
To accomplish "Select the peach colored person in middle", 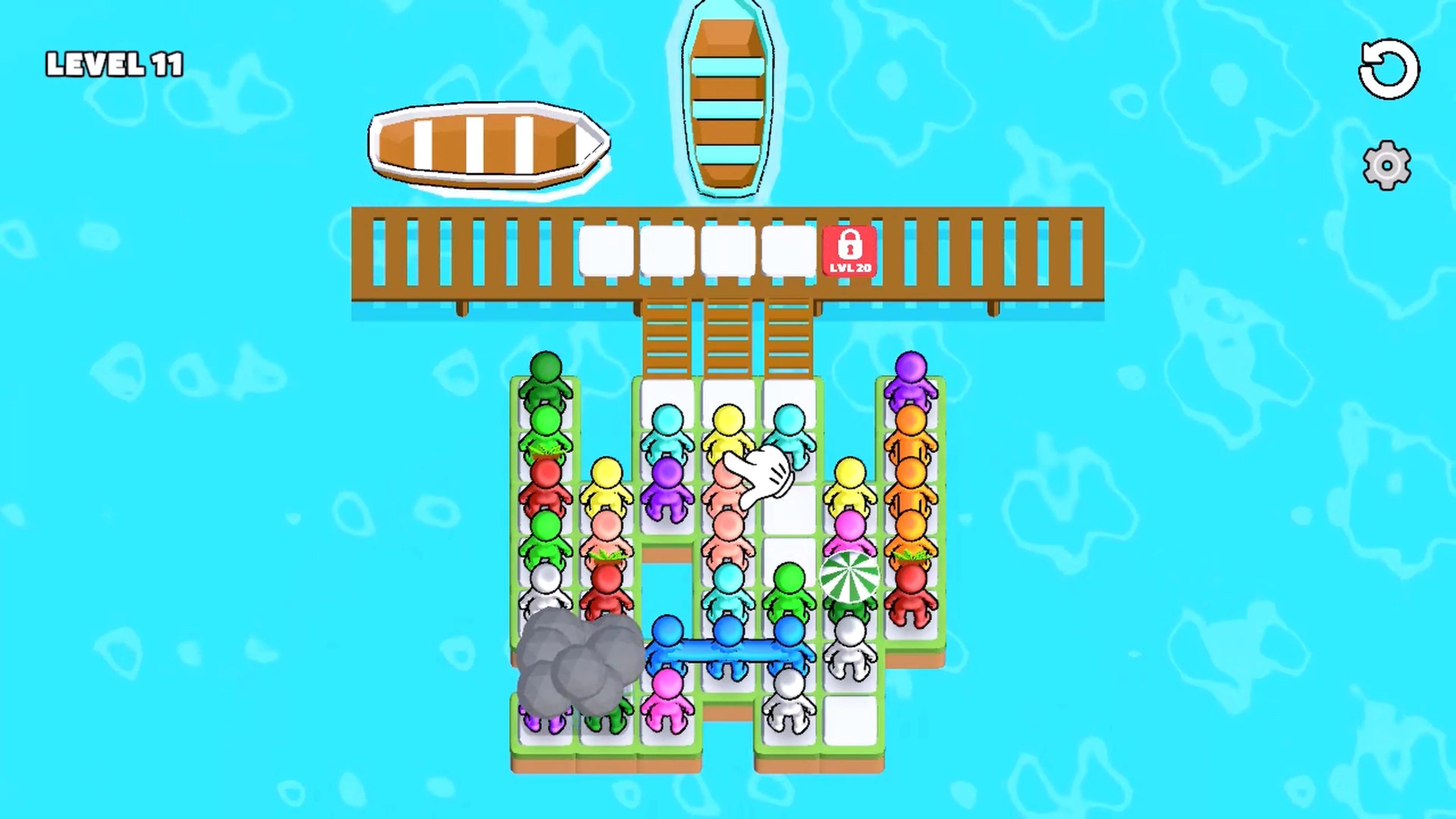I will tap(729, 526).
